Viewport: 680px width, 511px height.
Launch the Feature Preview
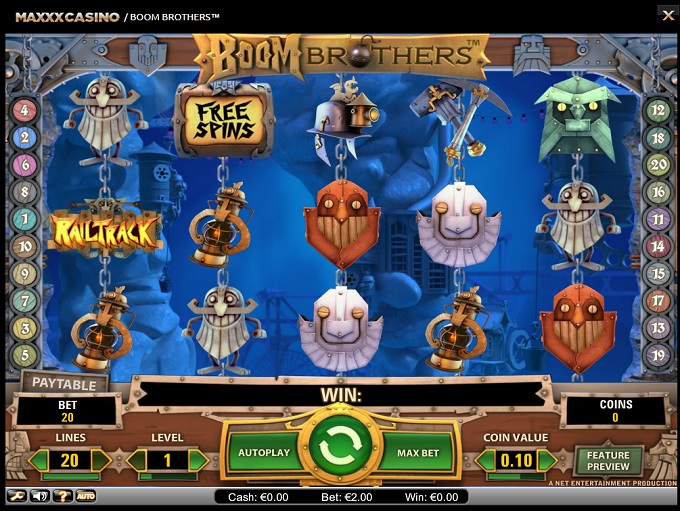click(x=608, y=462)
